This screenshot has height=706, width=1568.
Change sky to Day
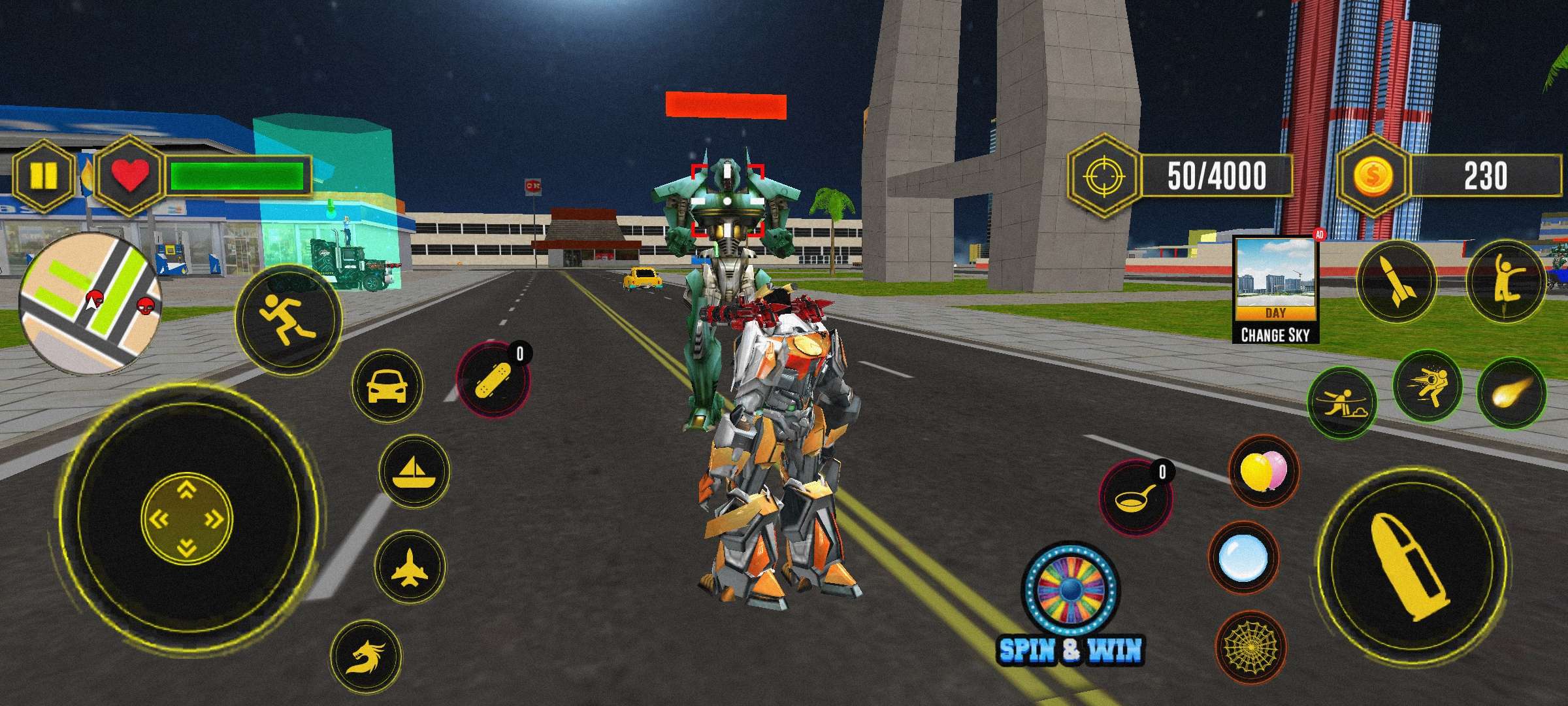point(1275,290)
